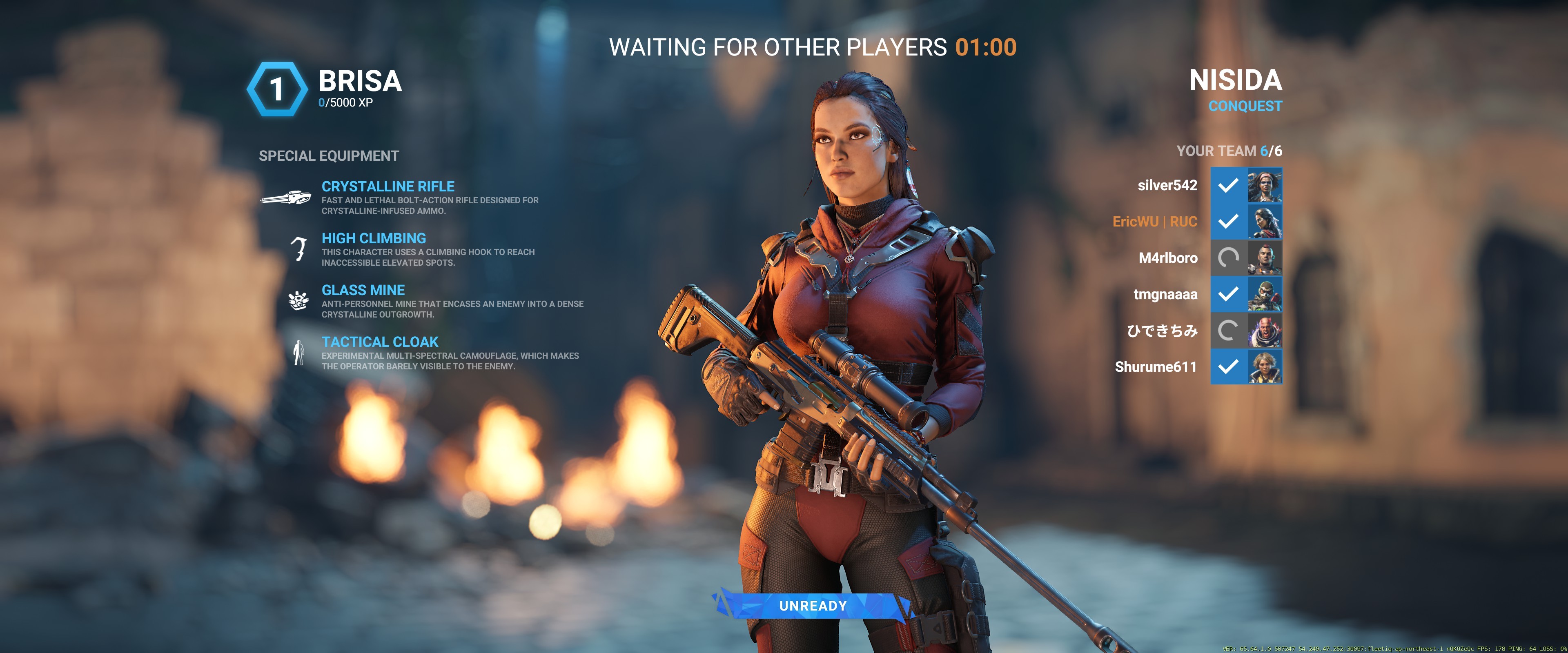Screen dimensions: 1568x653
Task: Select the Glass Mine equipment entry
Action: 363,290
